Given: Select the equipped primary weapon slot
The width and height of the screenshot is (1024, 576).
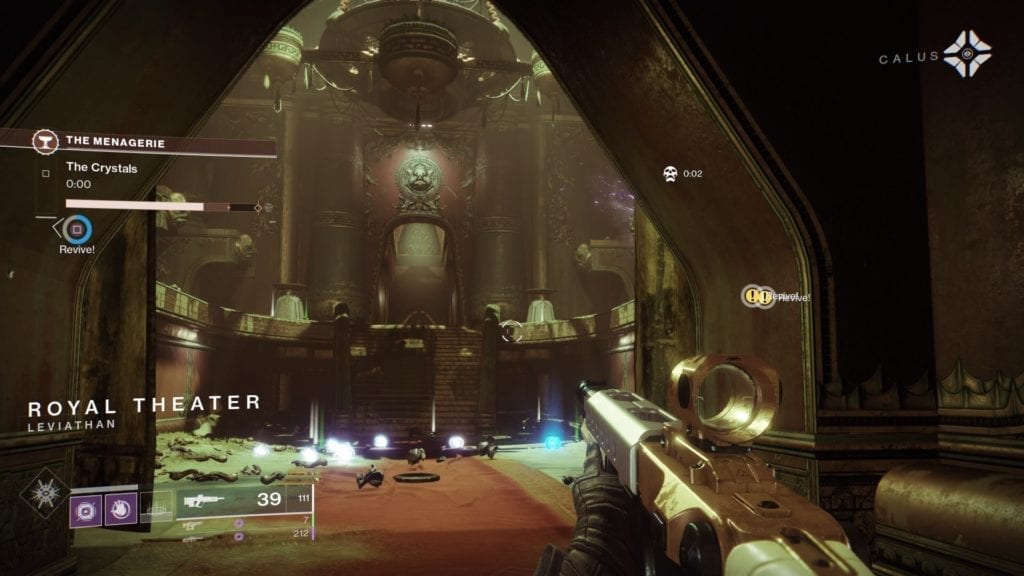Looking at the screenshot, I should coord(240,500).
